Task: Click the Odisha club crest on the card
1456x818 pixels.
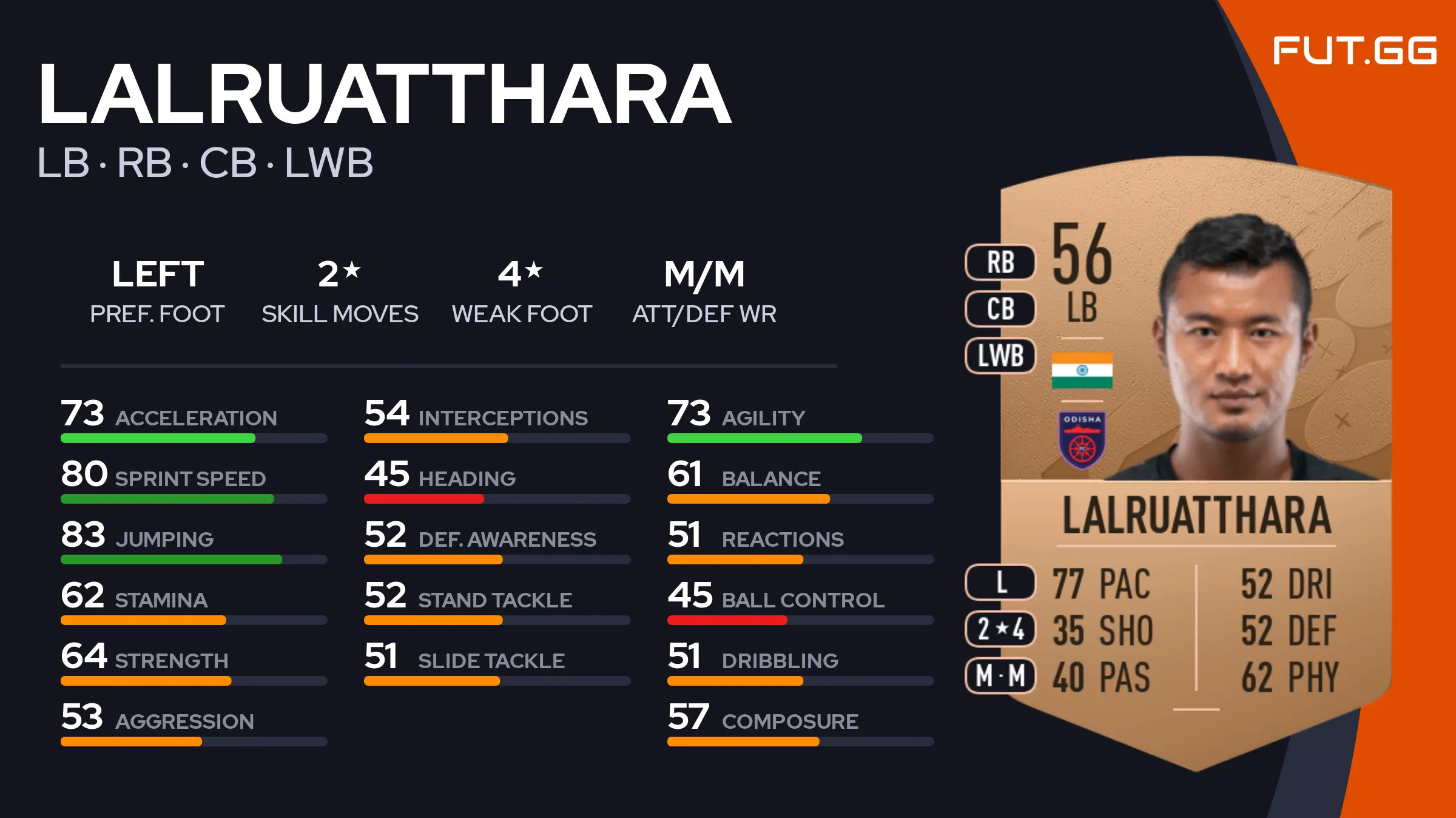Action: point(1082,440)
